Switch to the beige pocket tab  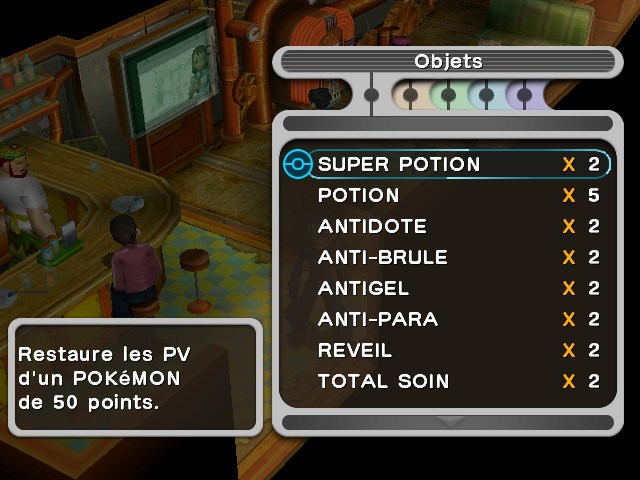coord(409,96)
